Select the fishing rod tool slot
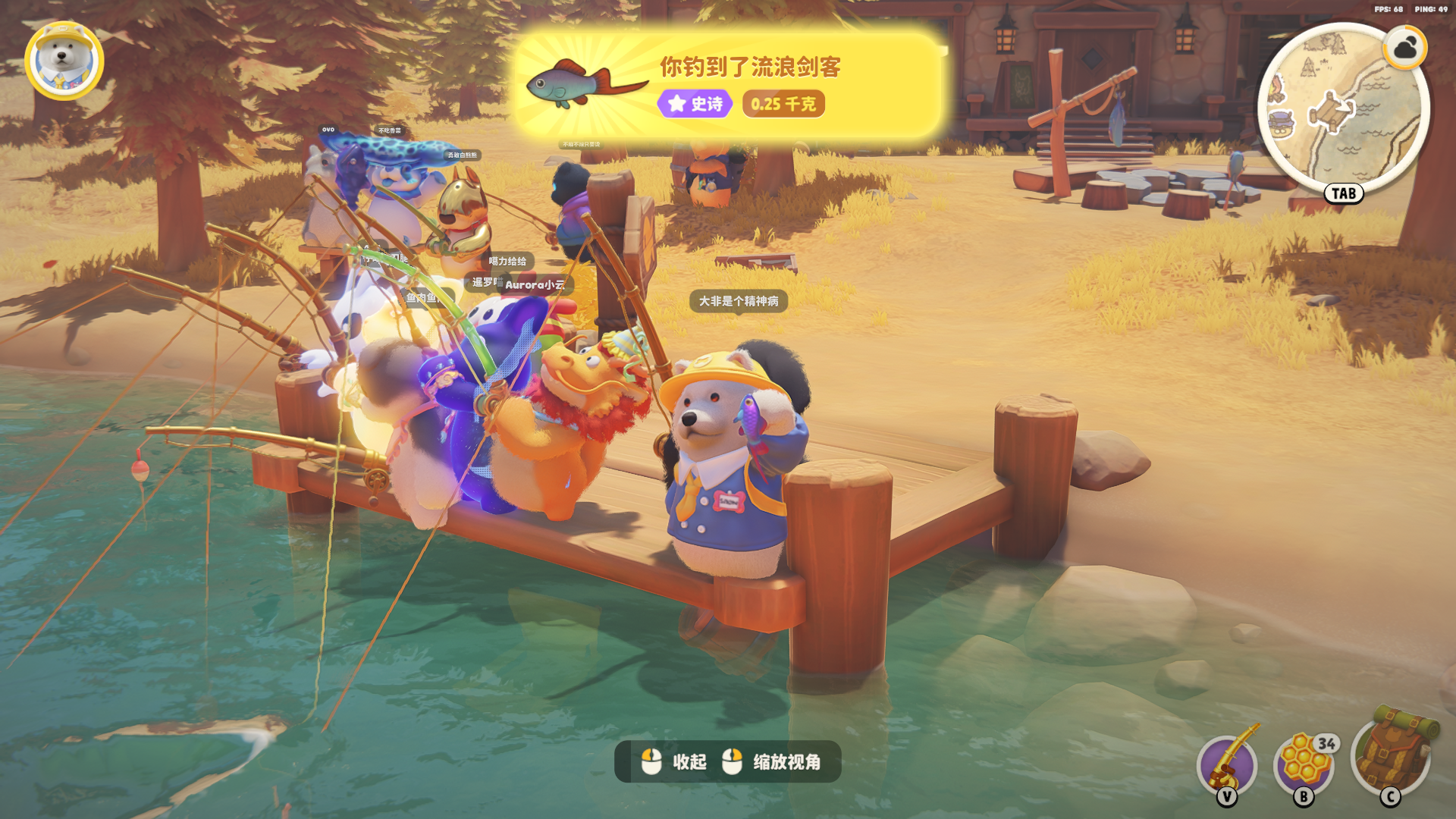Screen dimensions: 1456x819 pyautogui.click(x=1228, y=764)
